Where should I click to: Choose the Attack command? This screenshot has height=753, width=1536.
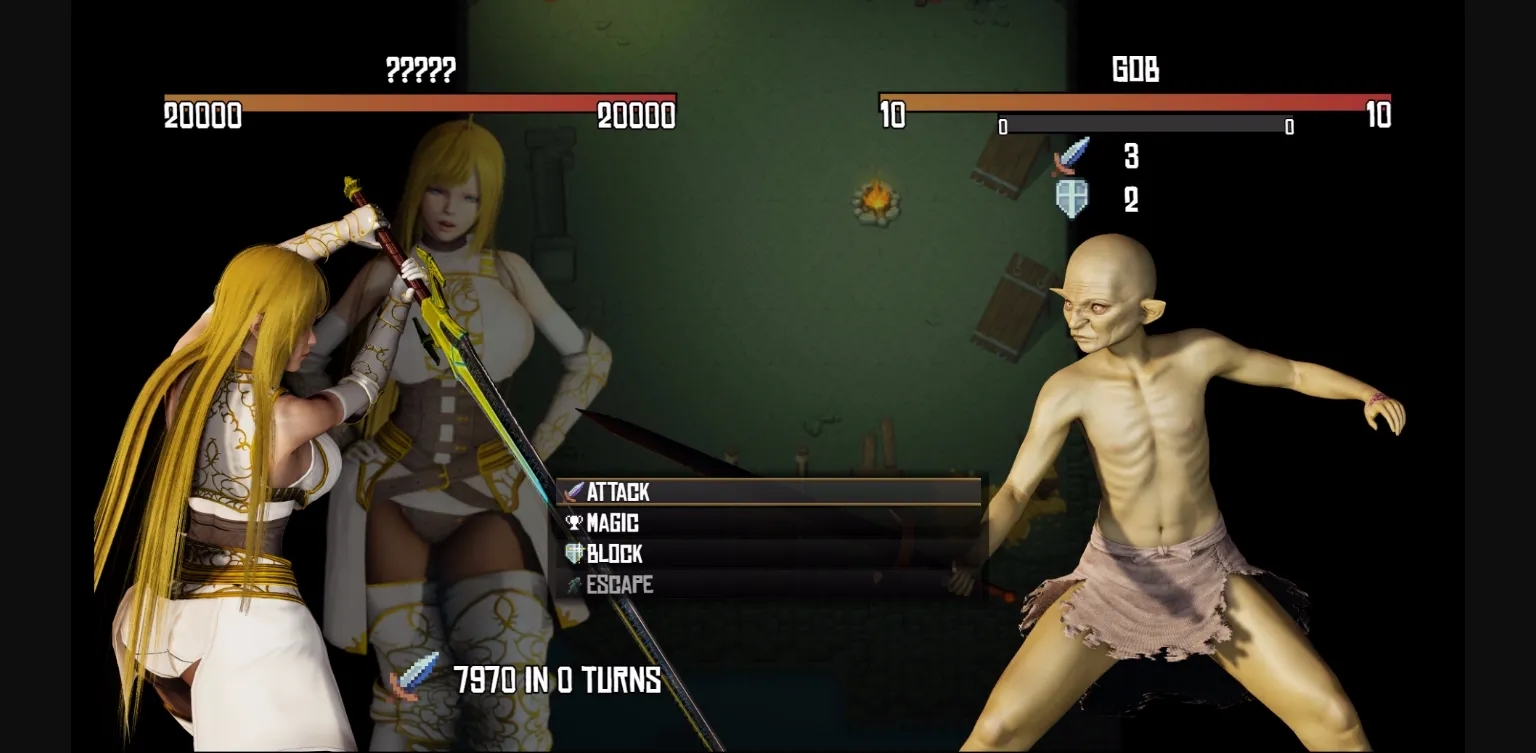(x=618, y=492)
